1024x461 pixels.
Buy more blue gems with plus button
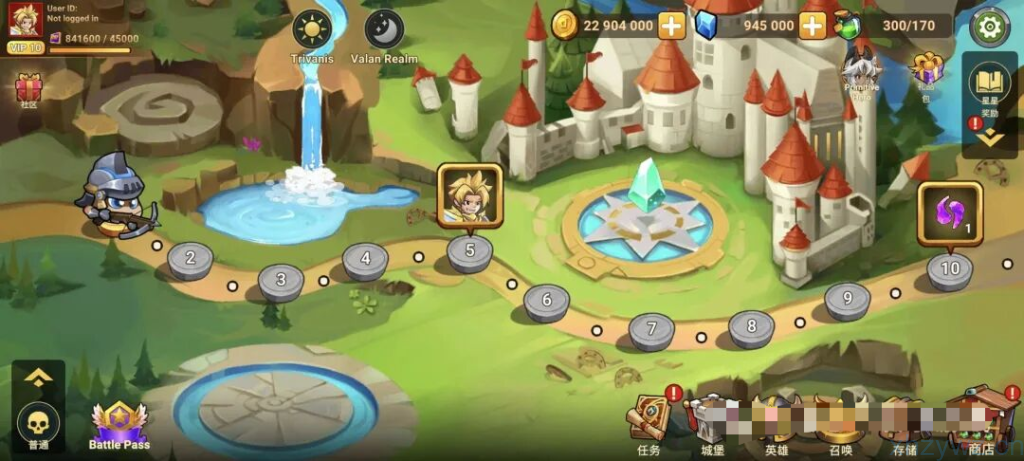813,26
